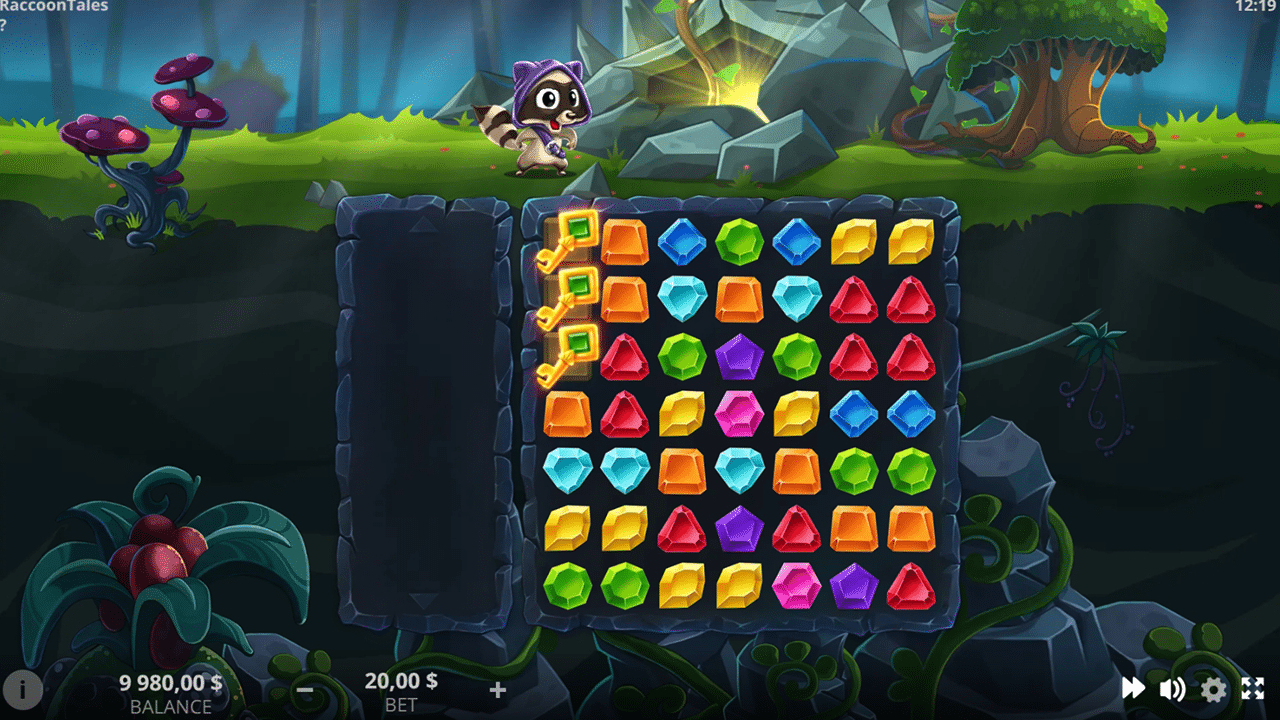Viewport: 1280px width, 720px height.
Task: Open the gear settings menu
Action: pos(1213,688)
